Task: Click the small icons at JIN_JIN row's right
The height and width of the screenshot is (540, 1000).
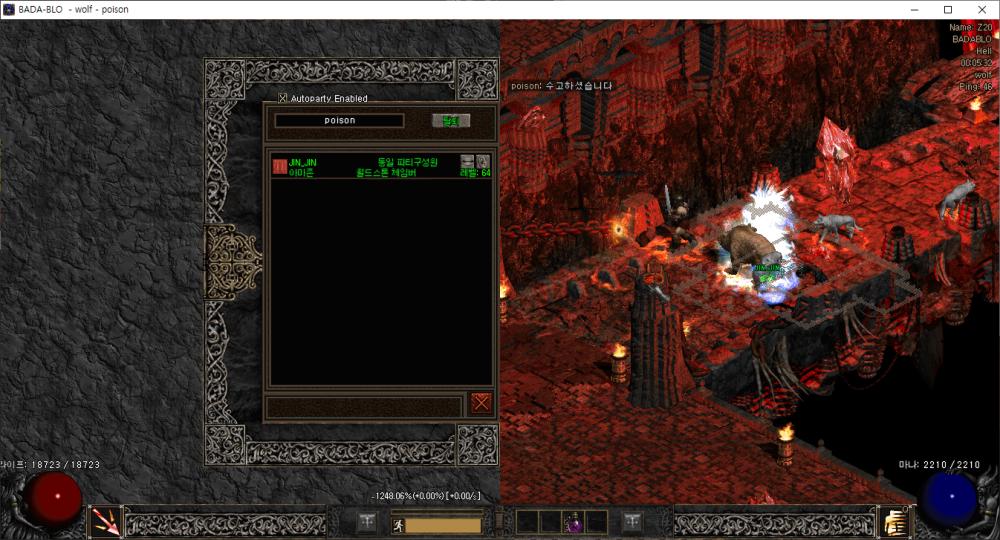Action: coord(474,161)
